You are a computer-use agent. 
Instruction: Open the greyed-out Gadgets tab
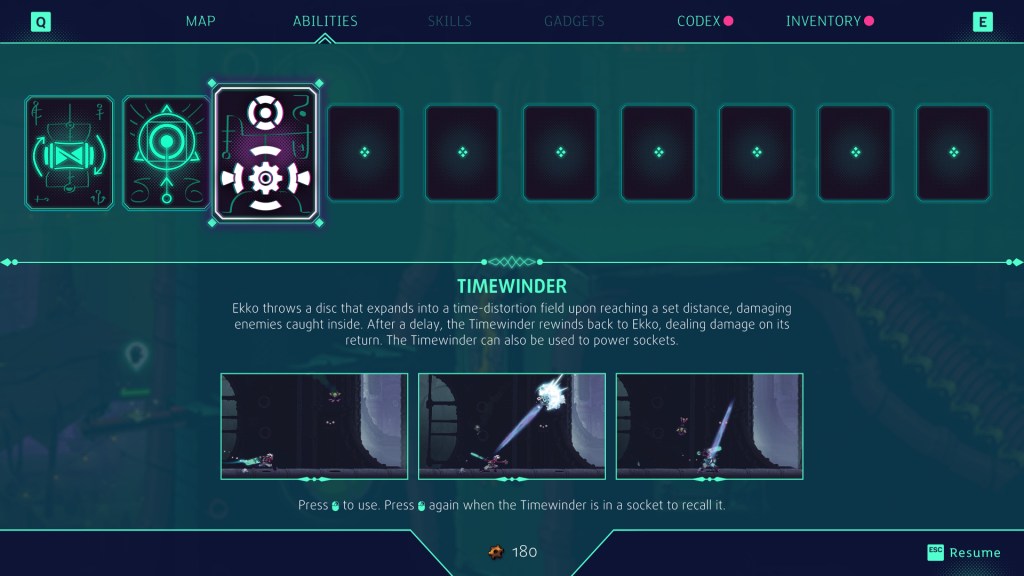574,21
